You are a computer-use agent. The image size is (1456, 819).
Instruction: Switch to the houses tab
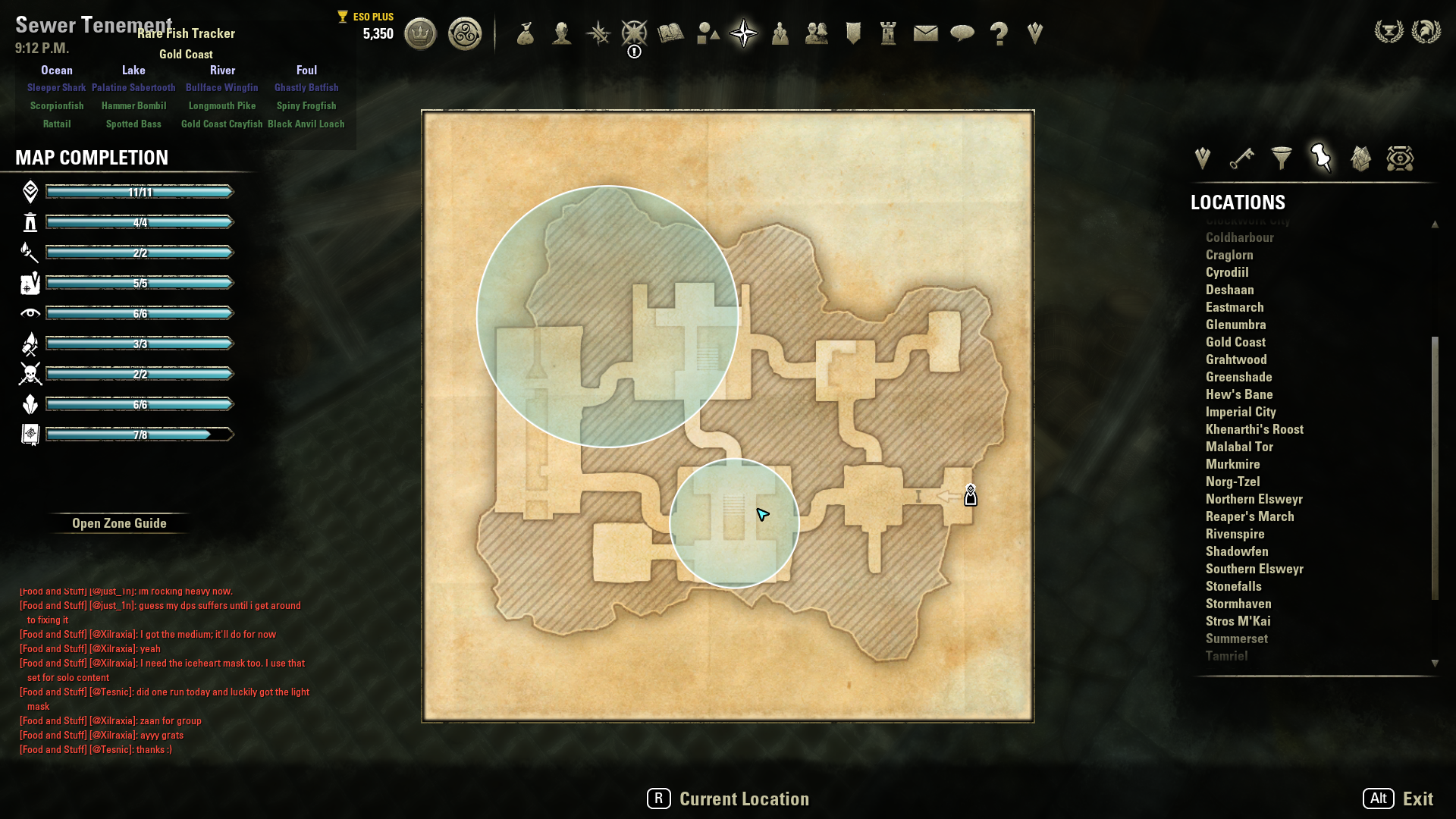pos(1360,158)
